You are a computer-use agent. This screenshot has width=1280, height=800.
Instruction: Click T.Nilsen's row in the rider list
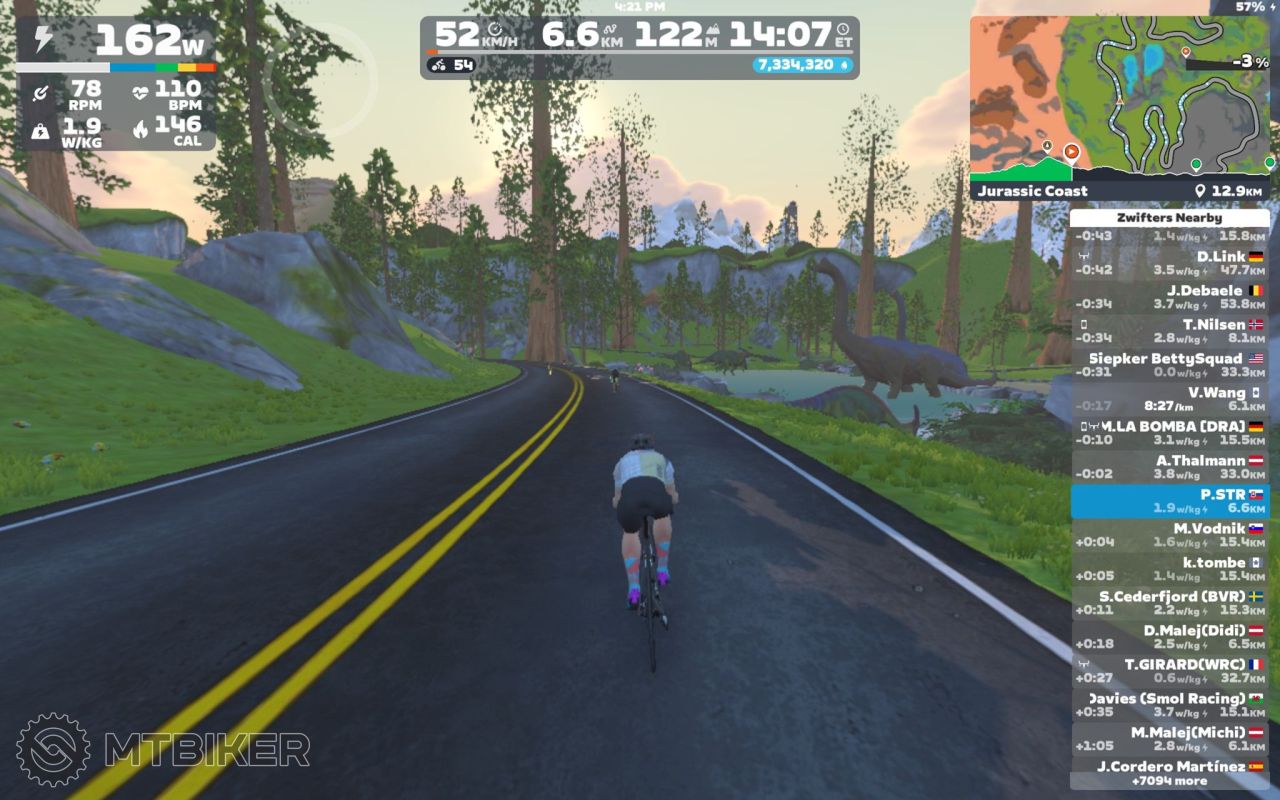click(1169, 331)
